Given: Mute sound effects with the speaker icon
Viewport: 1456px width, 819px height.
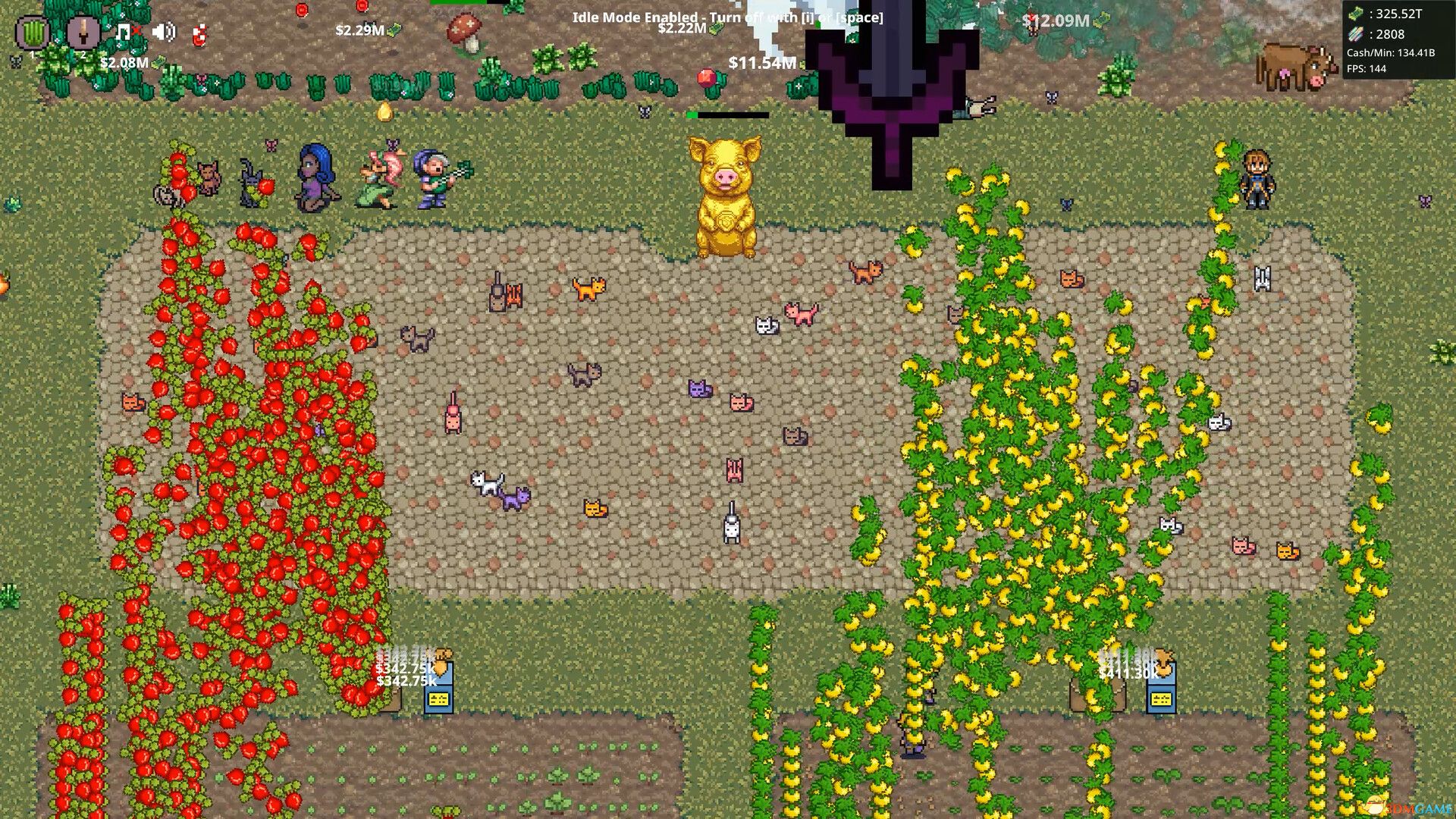Looking at the screenshot, I should click(x=162, y=32).
